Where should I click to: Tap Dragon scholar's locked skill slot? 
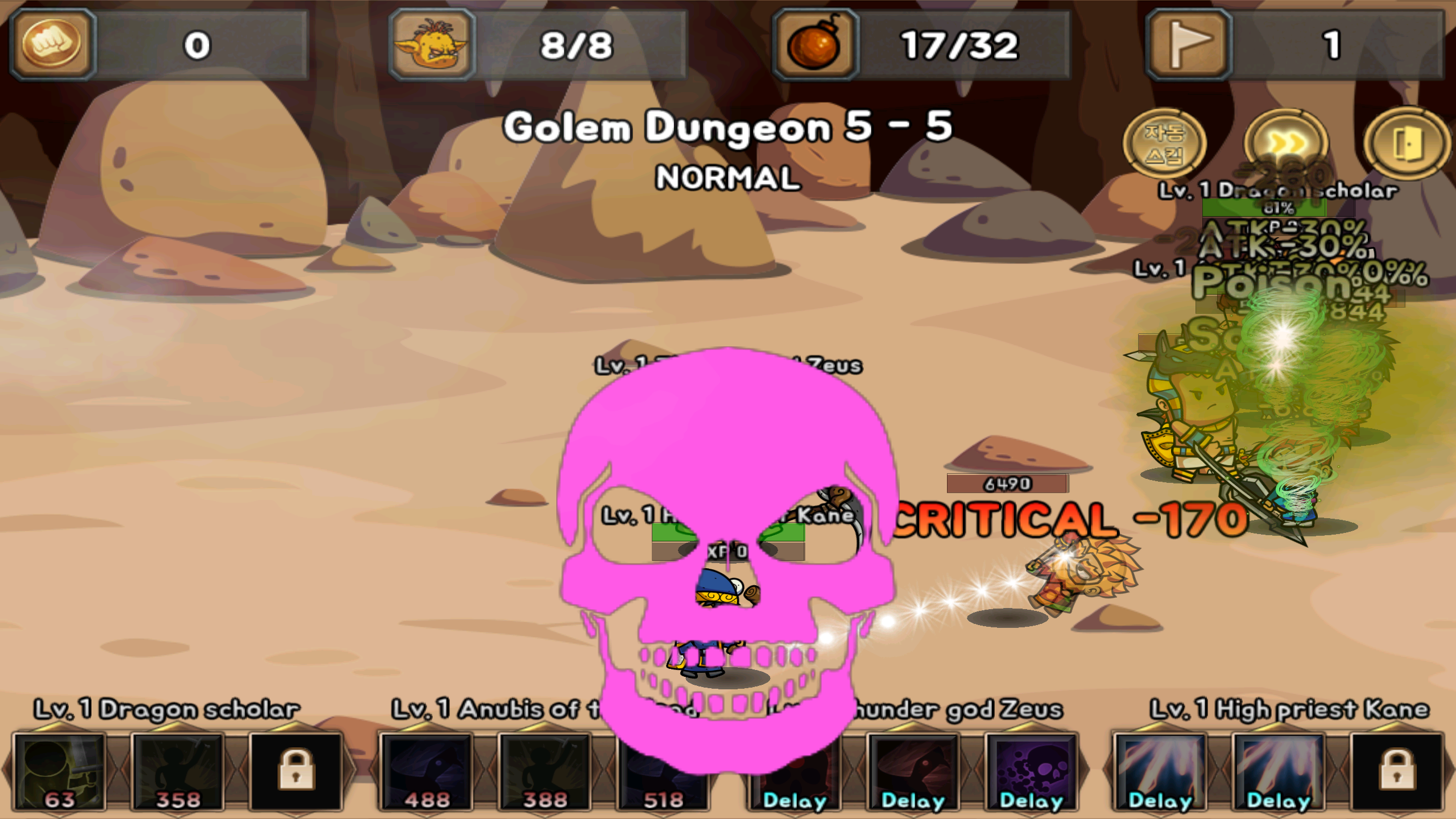click(x=296, y=772)
